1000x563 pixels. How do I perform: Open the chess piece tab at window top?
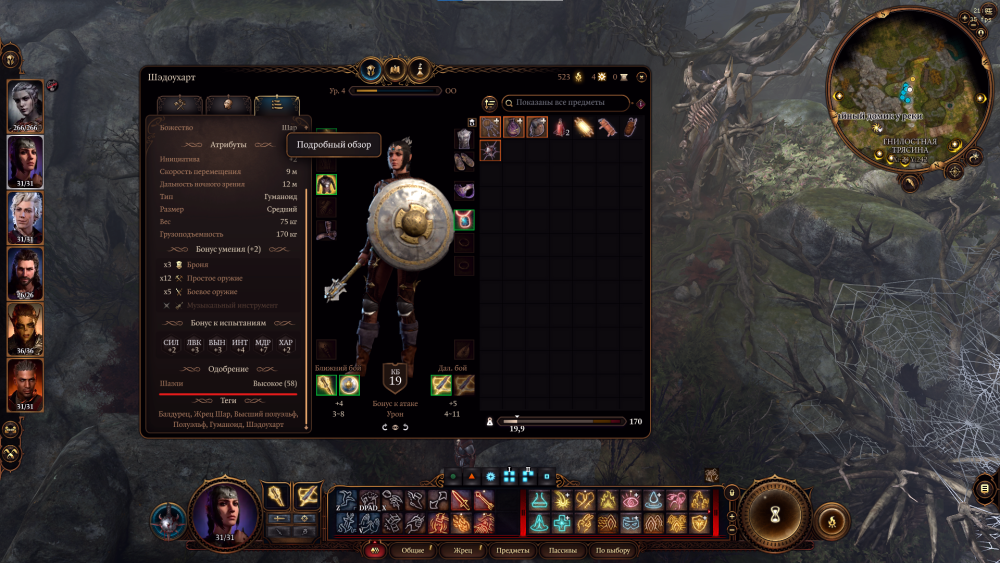click(x=422, y=69)
